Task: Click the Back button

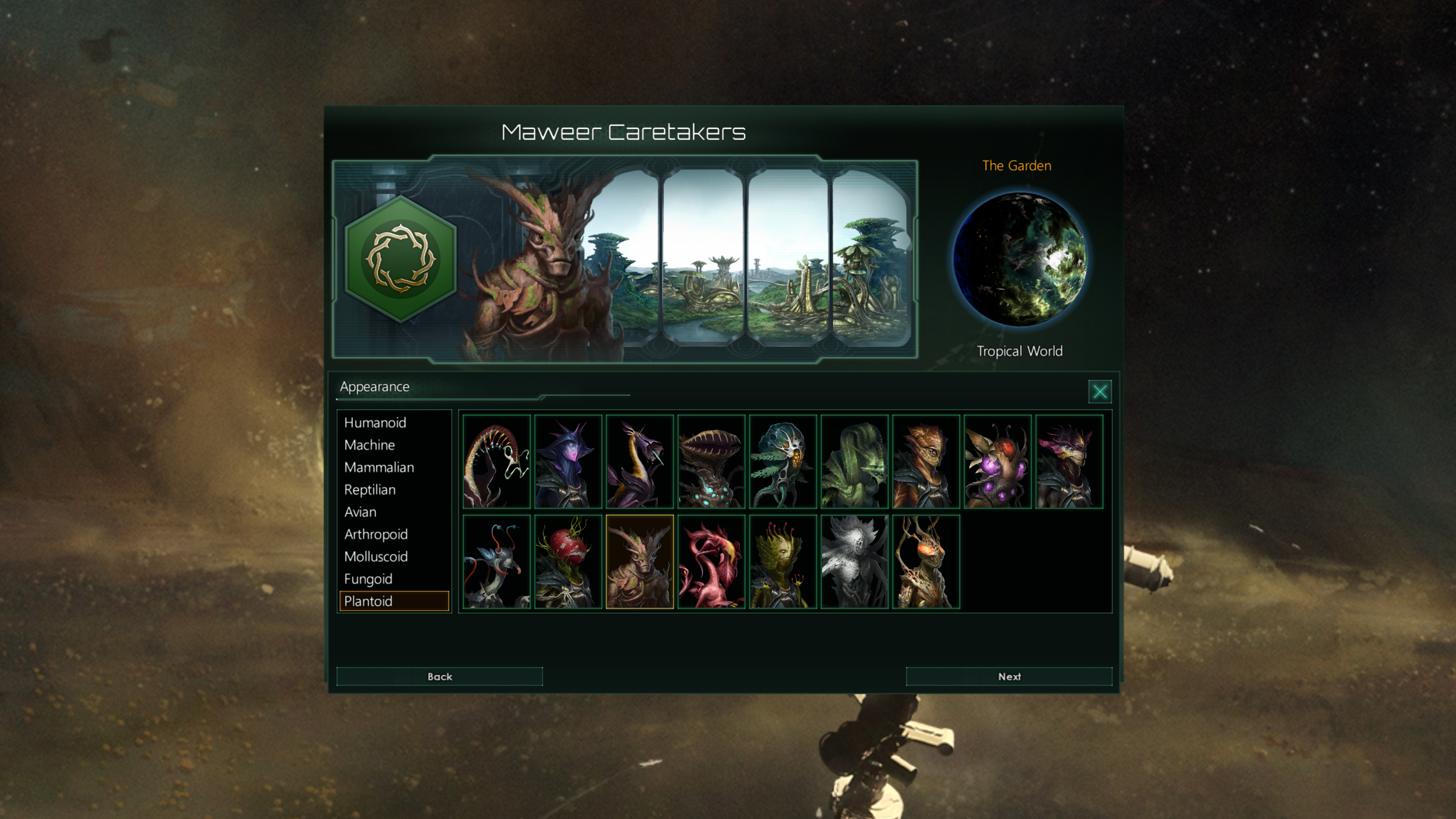Action: pos(439,676)
